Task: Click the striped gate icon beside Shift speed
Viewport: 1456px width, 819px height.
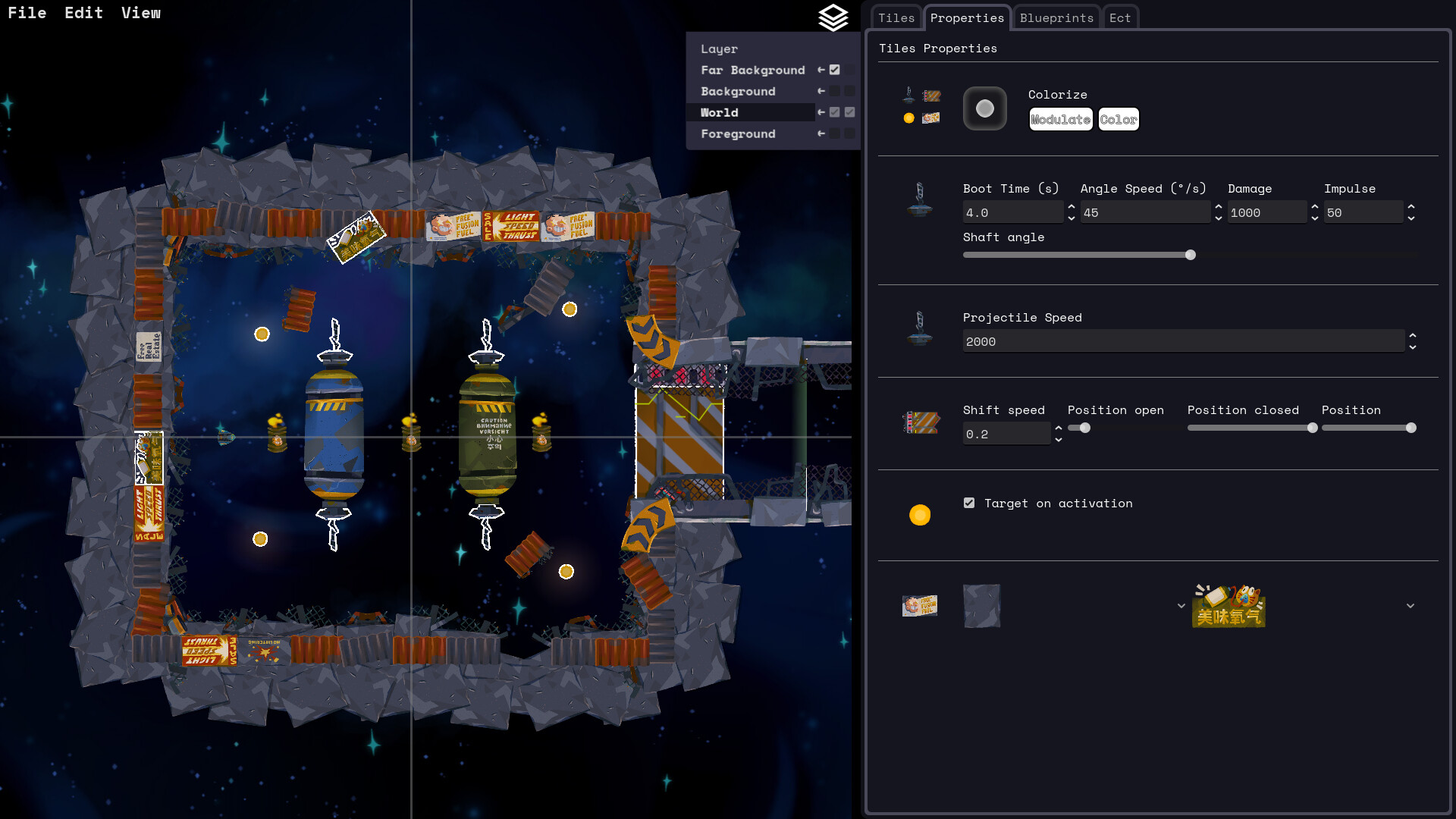Action: 920,423
